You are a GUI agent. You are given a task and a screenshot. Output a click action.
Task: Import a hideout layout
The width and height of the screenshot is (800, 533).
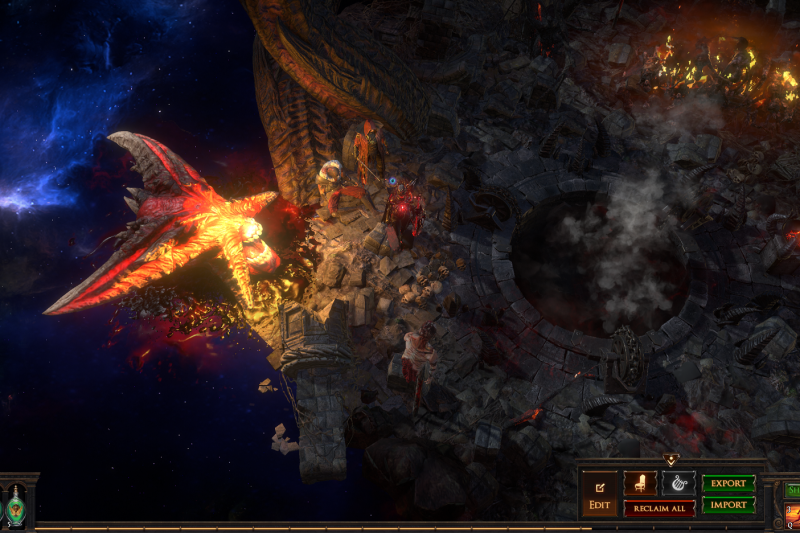(728, 506)
